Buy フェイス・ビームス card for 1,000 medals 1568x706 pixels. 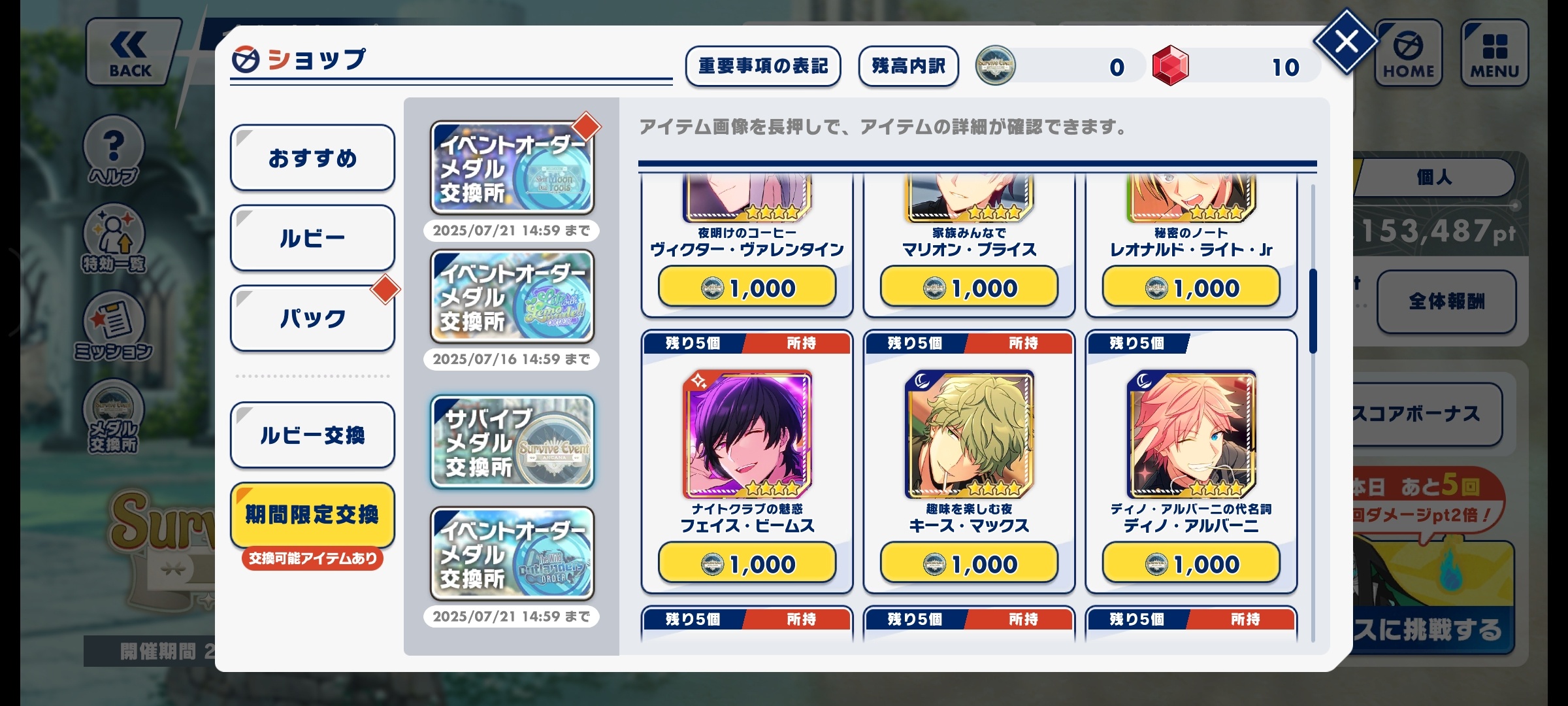pyautogui.click(x=747, y=563)
